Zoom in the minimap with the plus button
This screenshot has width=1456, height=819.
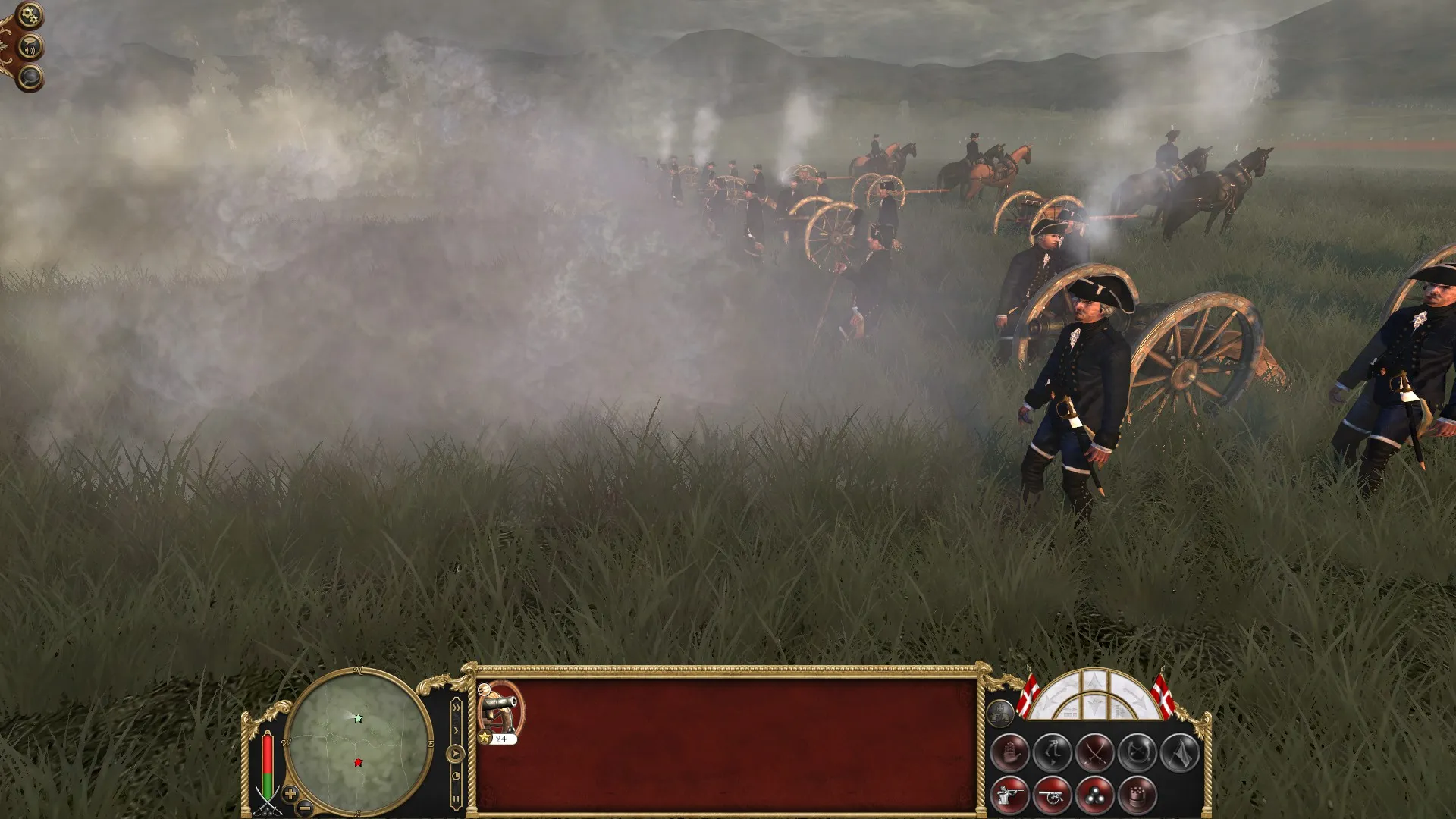290,793
